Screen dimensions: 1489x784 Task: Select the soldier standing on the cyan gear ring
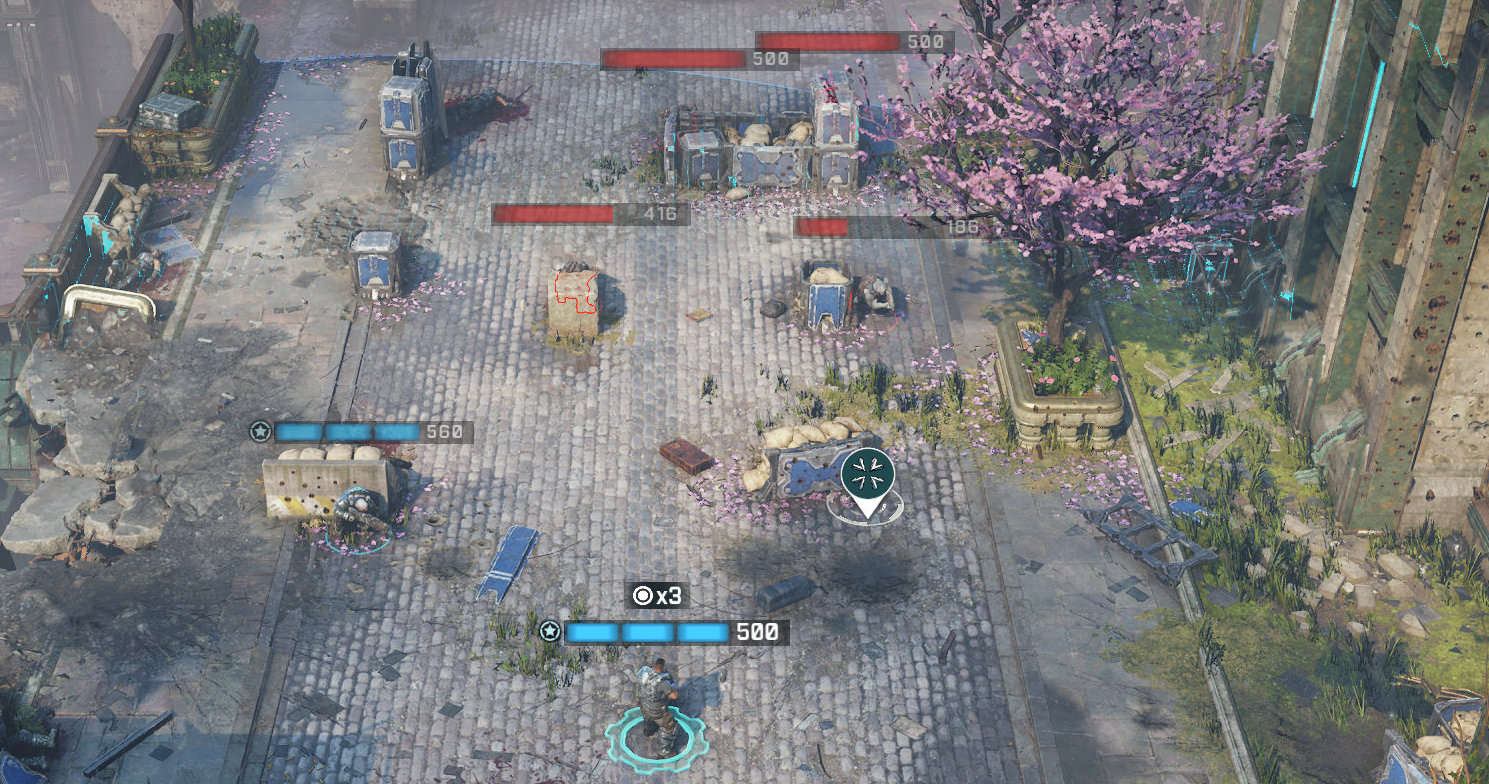click(x=656, y=705)
